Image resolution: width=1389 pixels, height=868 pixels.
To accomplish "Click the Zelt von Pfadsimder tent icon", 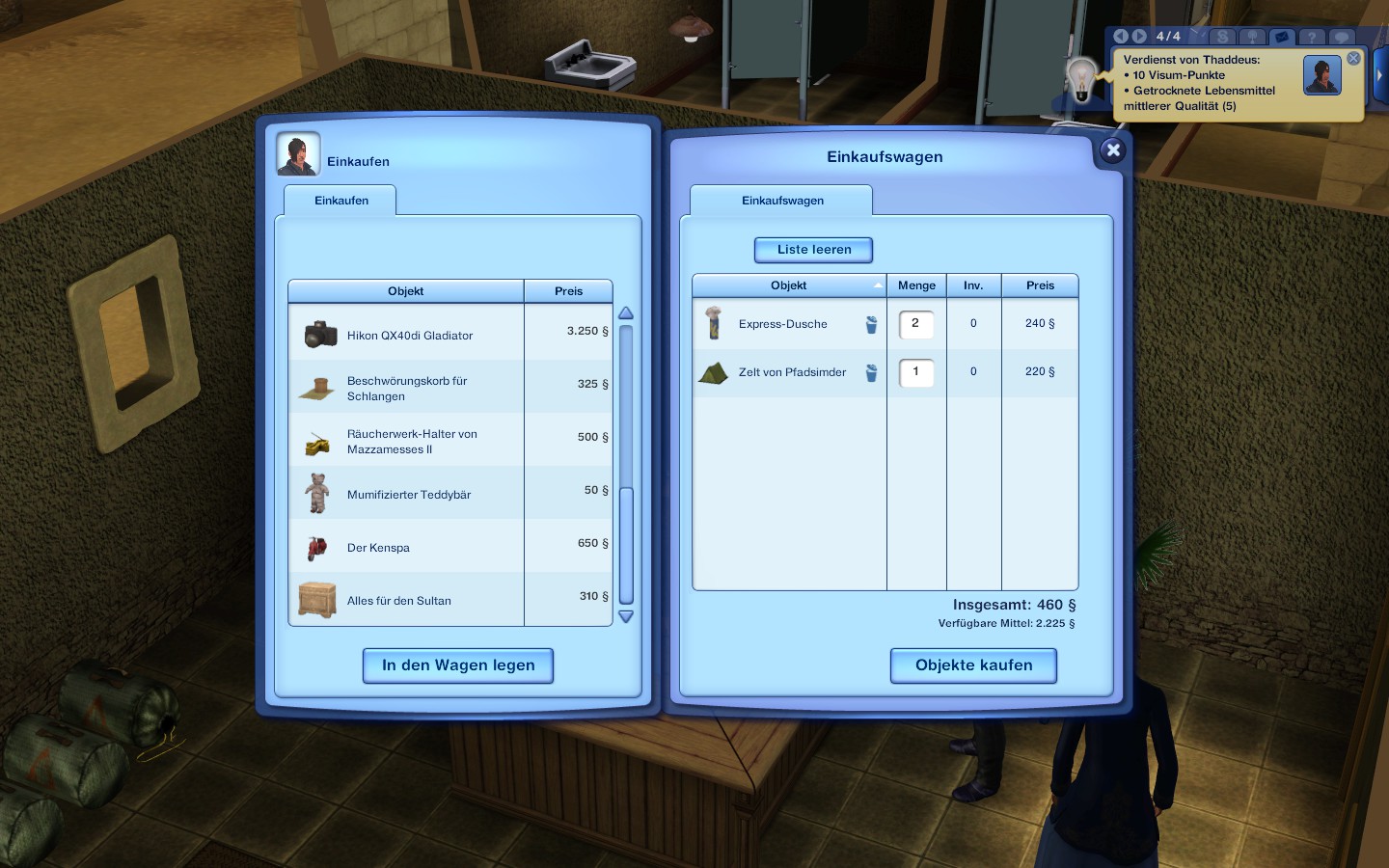I will point(713,374).
